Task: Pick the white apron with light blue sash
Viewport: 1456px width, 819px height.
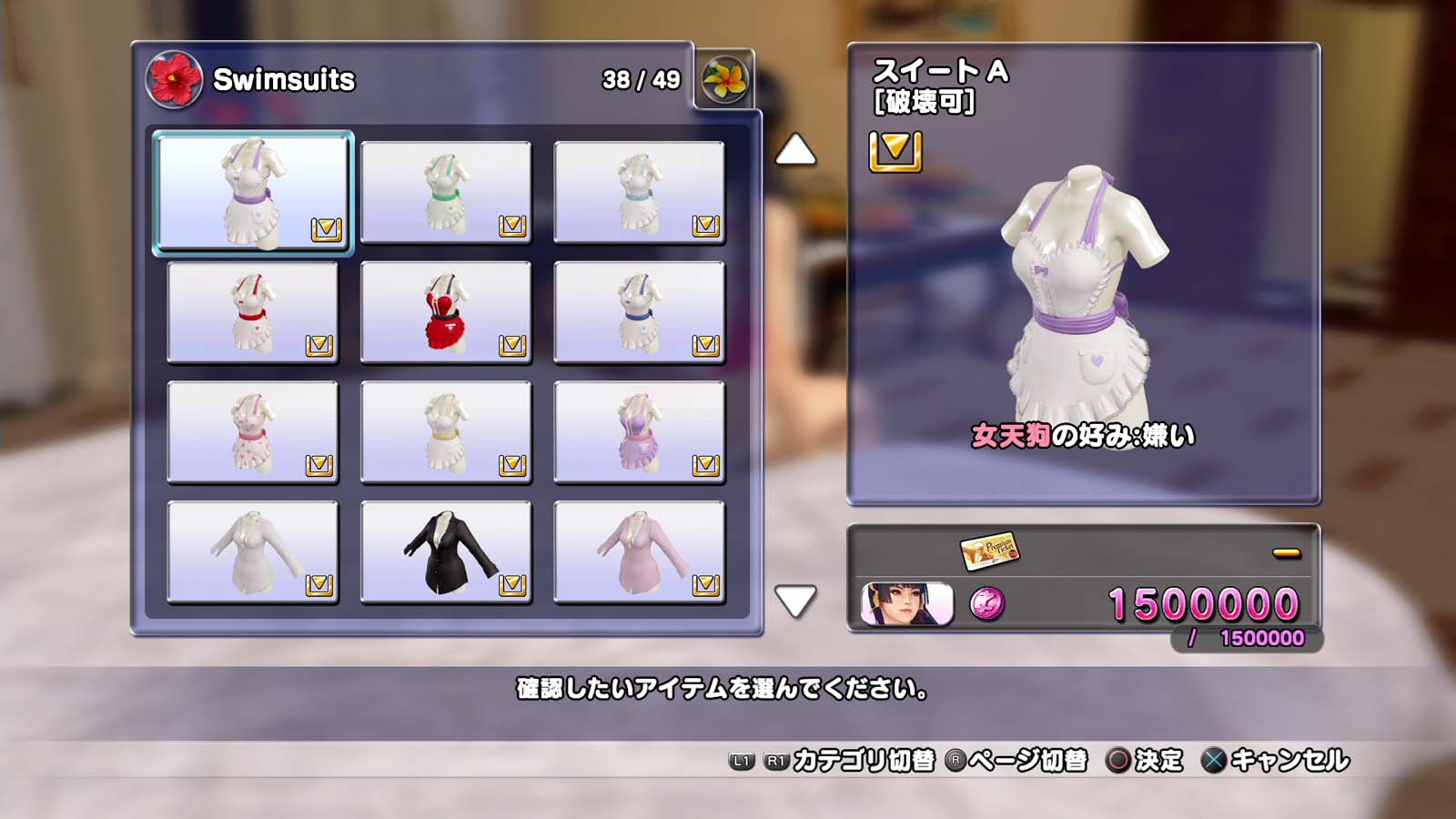Action: [x=639, y=192]
